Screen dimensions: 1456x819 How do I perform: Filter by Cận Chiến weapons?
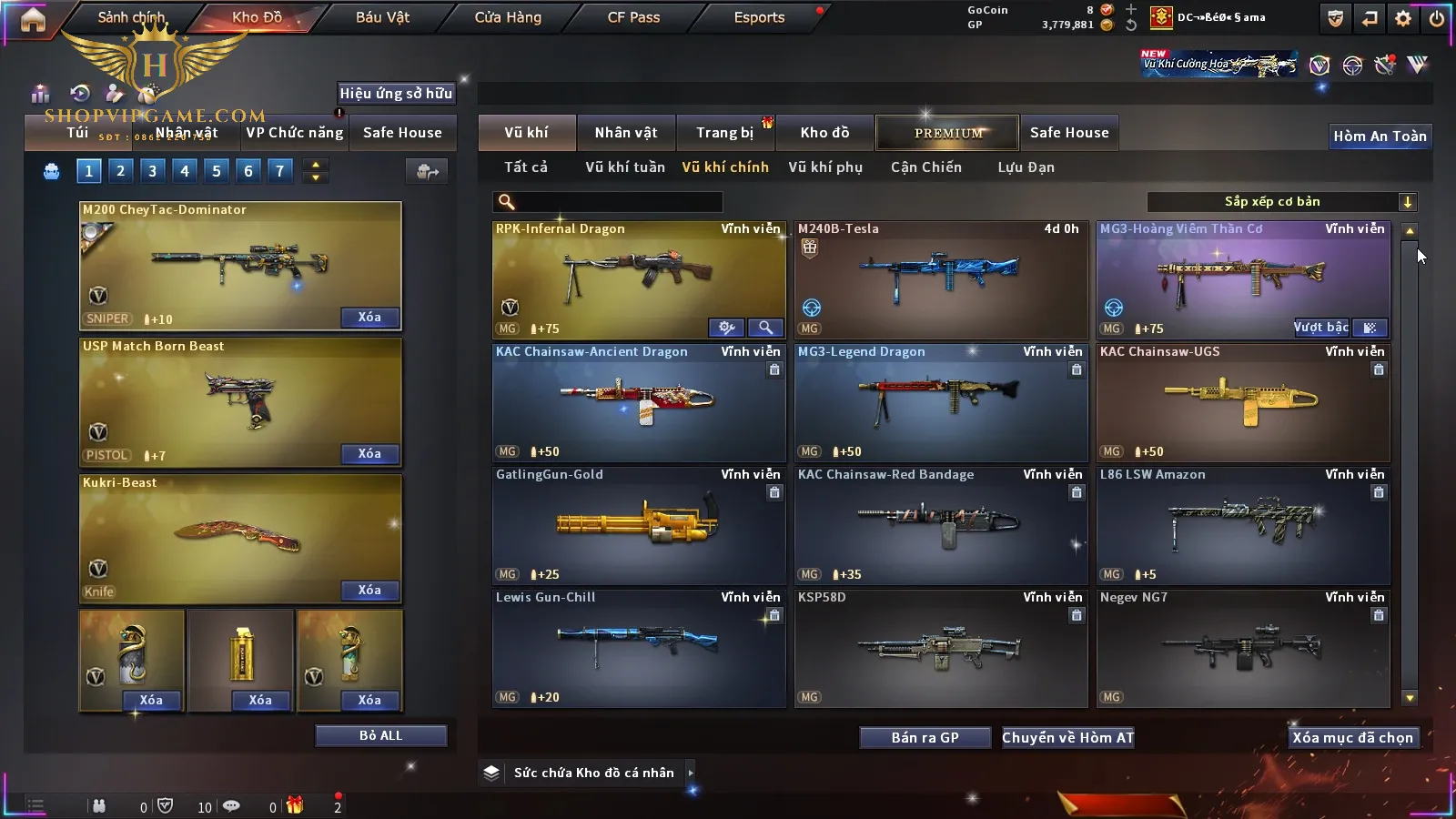(925, 167)
